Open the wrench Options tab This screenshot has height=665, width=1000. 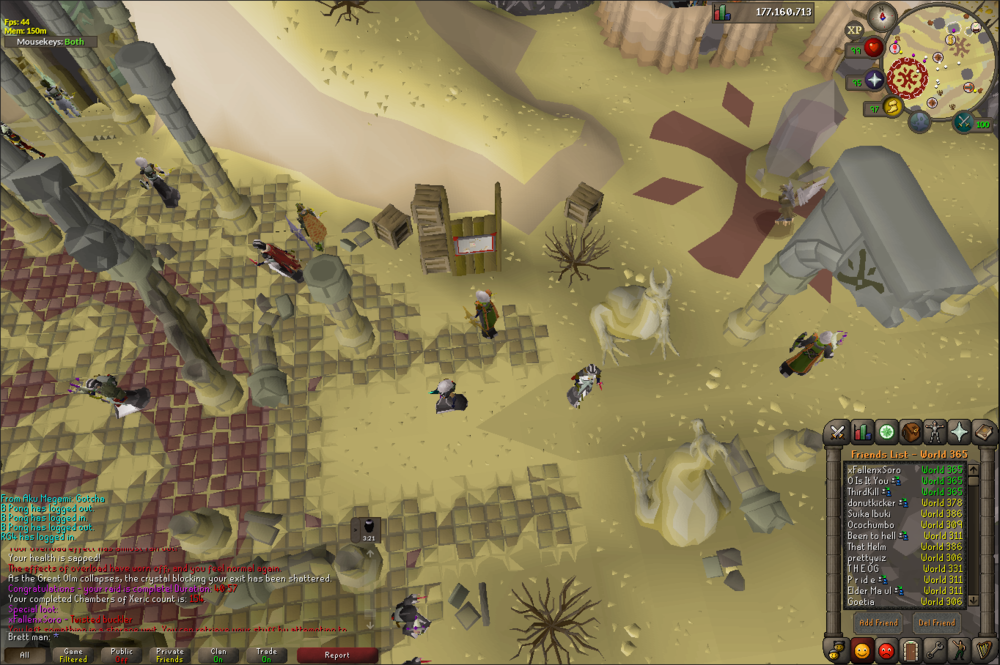935,648
